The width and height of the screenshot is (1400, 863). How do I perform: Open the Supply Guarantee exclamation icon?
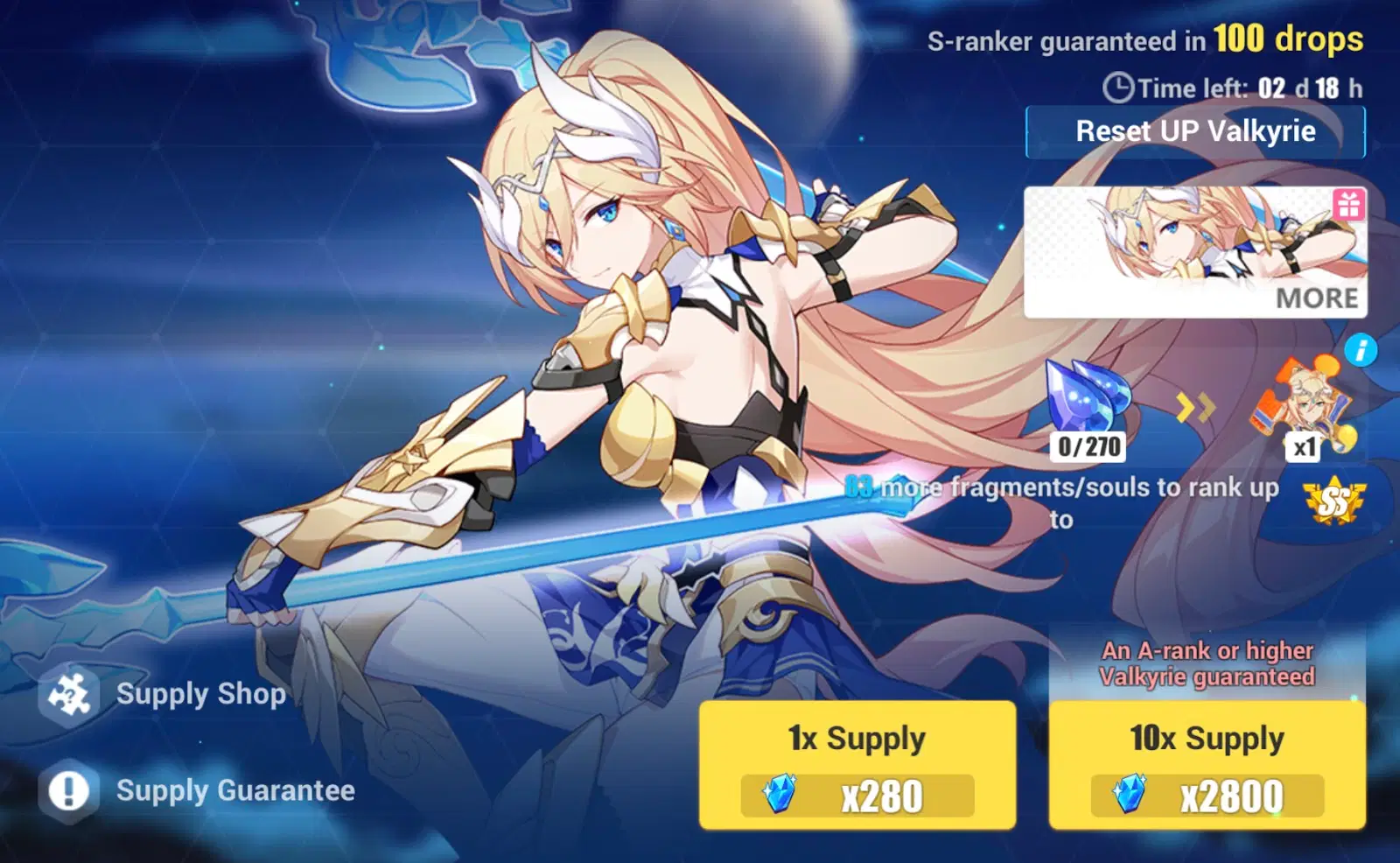click(68, 790)
